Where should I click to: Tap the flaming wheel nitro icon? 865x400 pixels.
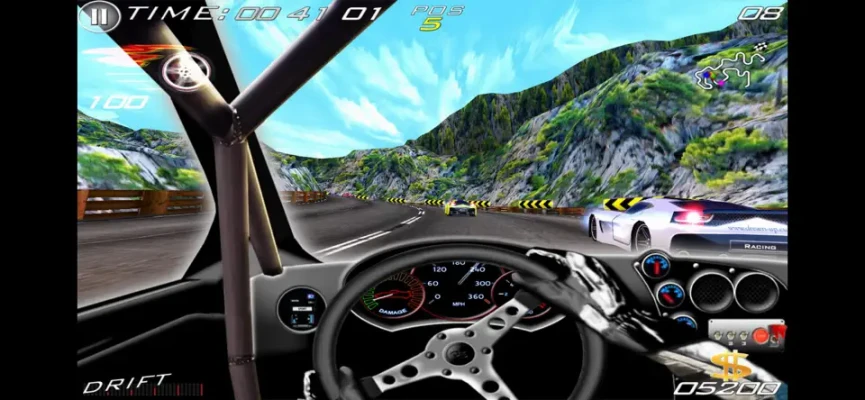pyautogui.click(x=185, y=67)
